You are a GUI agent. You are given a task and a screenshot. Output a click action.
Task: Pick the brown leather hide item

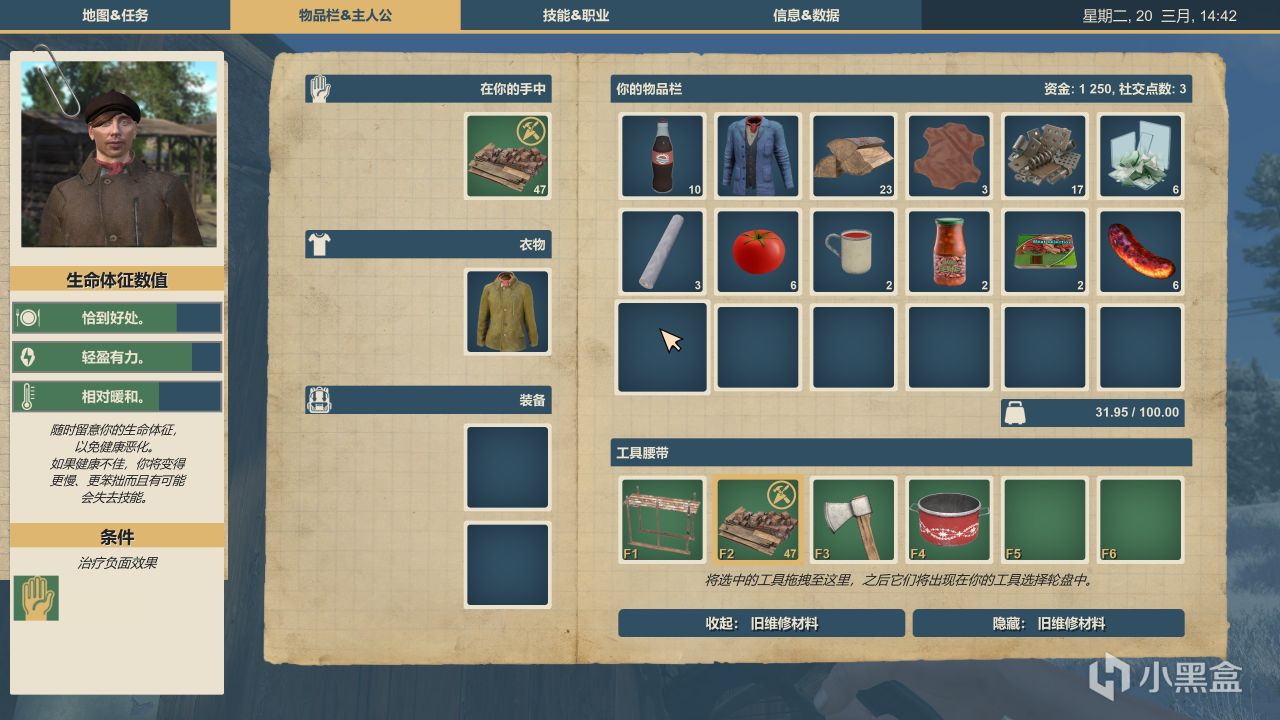pos(949,155)
